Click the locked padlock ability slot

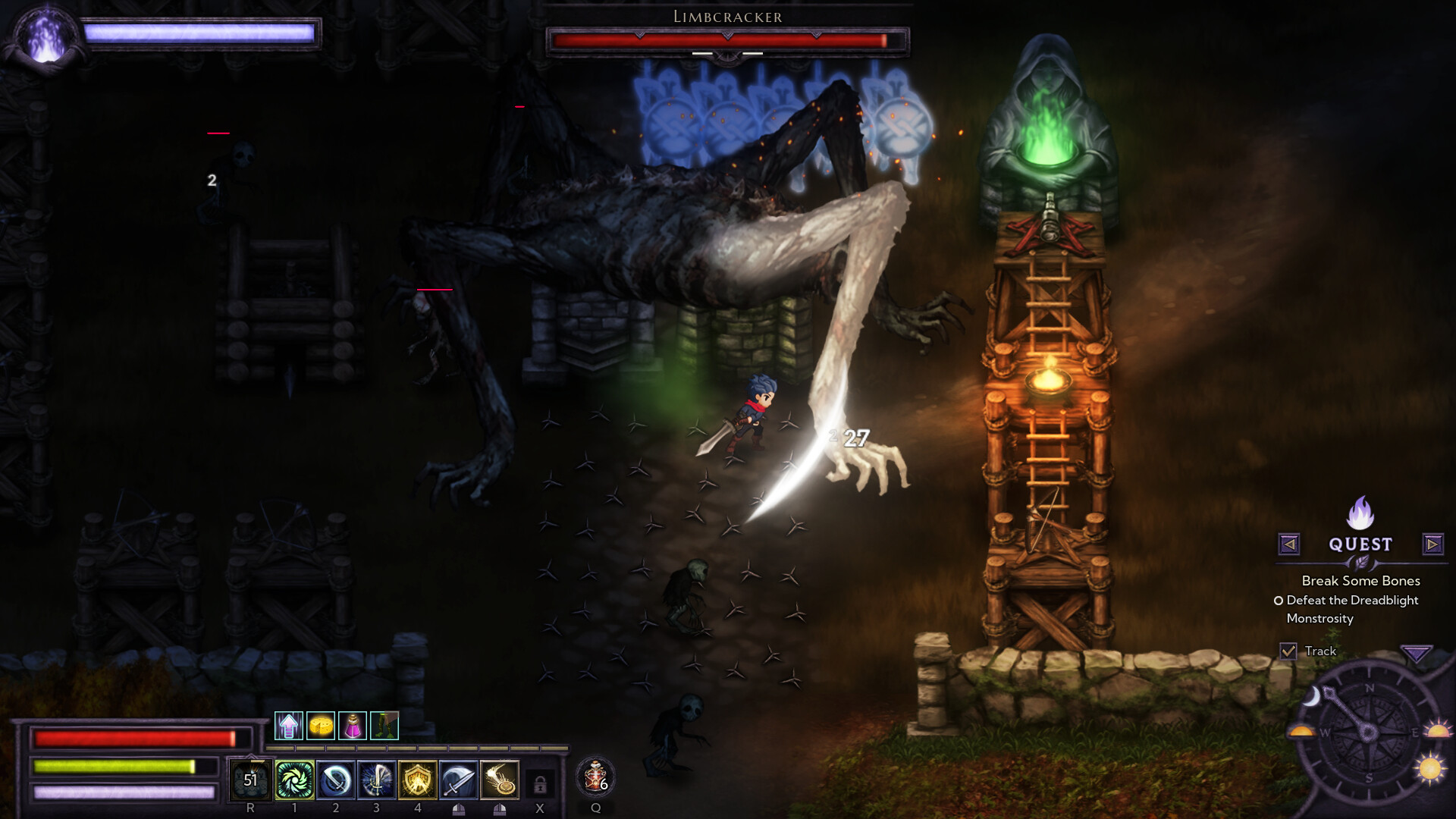pos(540,783)
